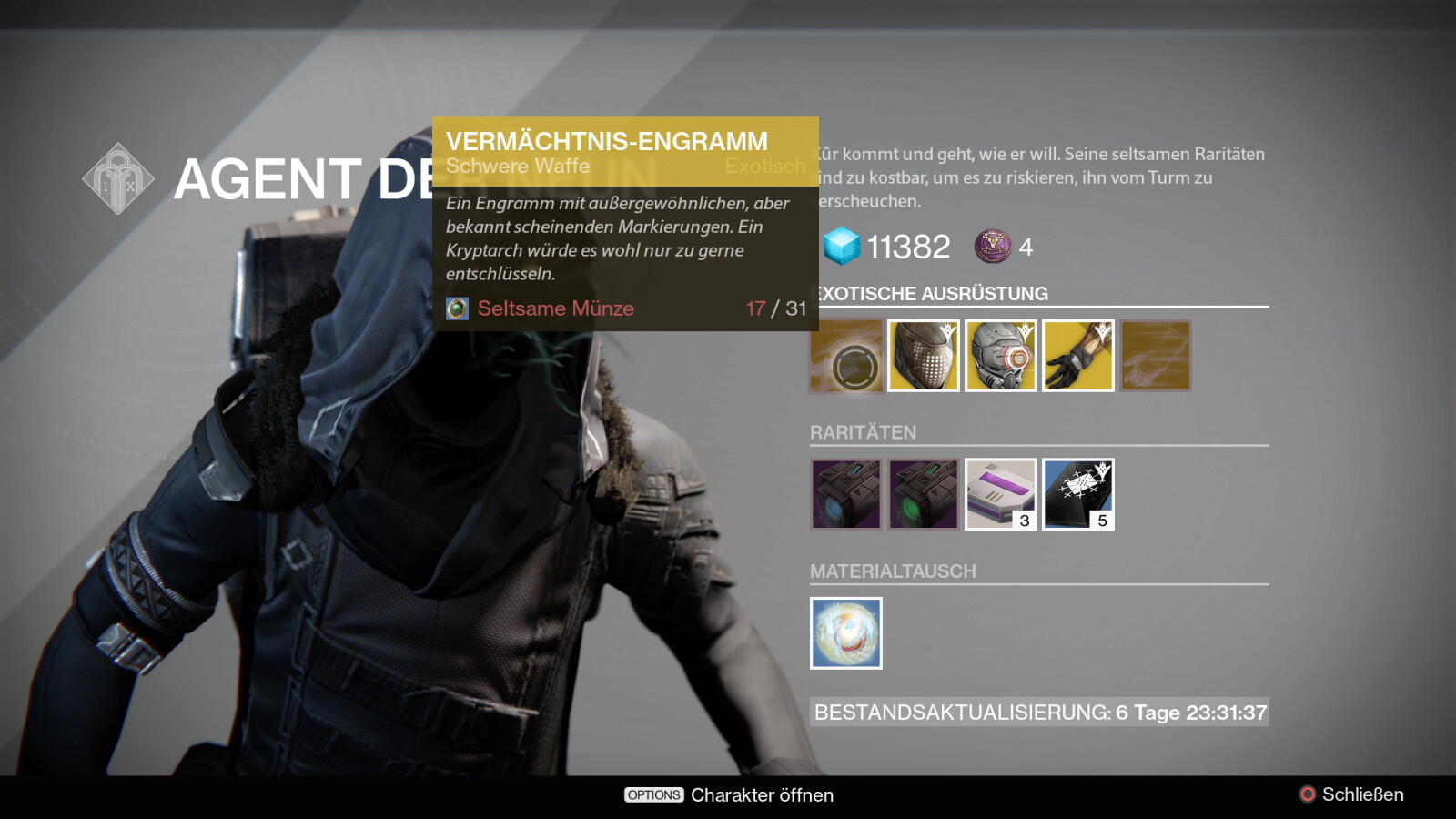
Task: Open the glowing orb under Materialtausch
Action: pos(846,633)
